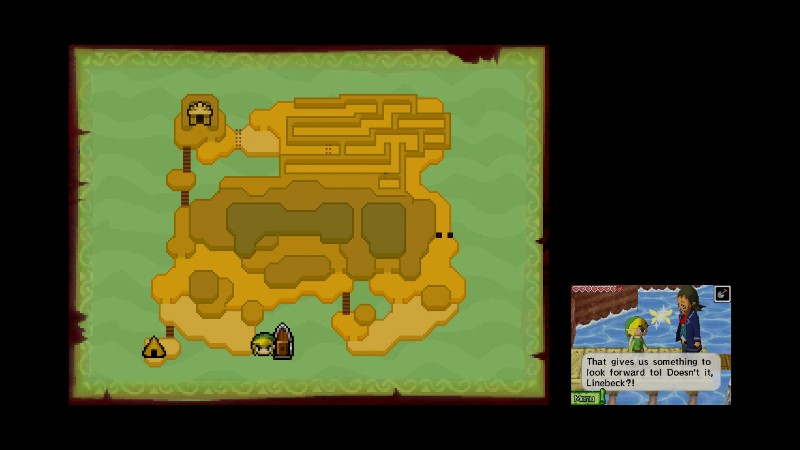Select the yellow tent marker on the map
The height and width of the screenshot is (450, 800).
tap(154, 348)
